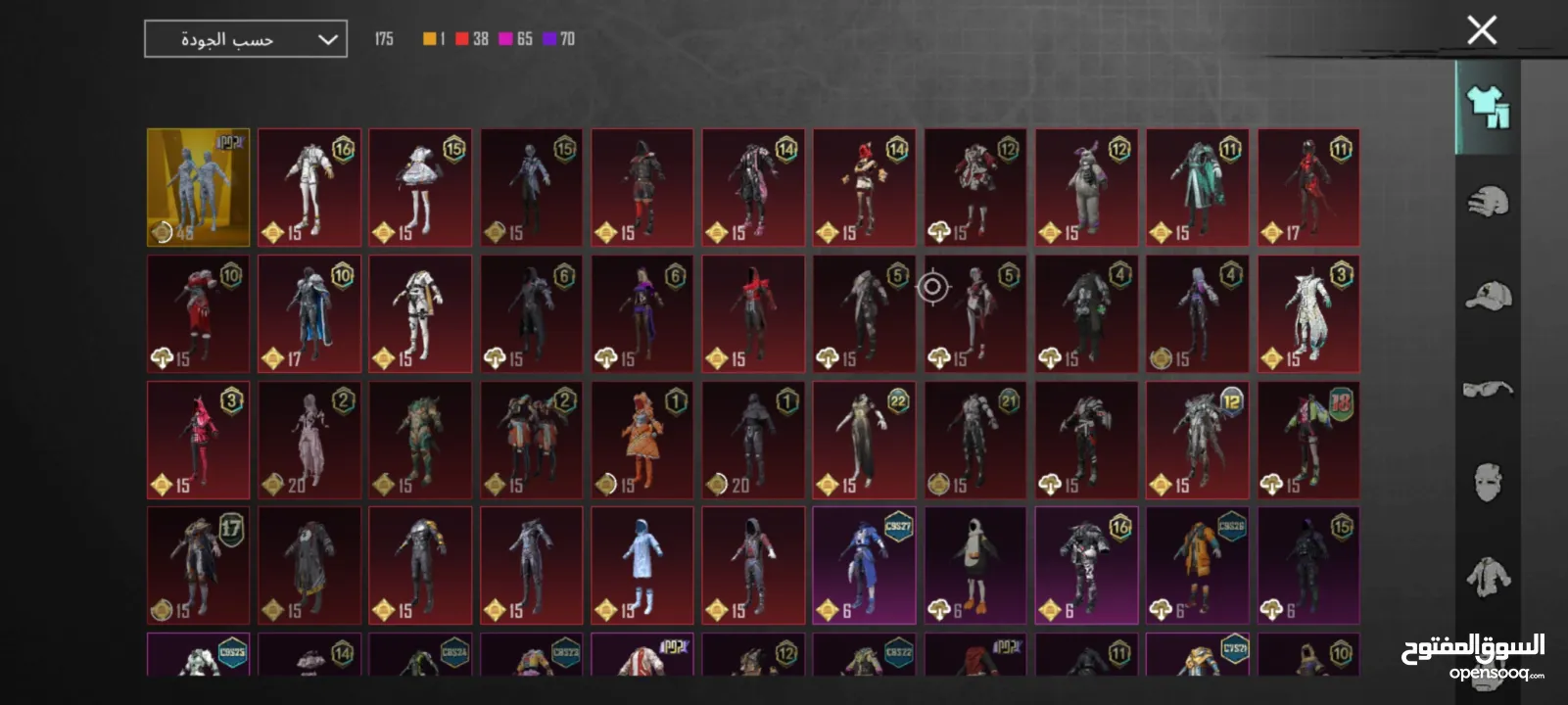Open the helmet category tab

1487,203
